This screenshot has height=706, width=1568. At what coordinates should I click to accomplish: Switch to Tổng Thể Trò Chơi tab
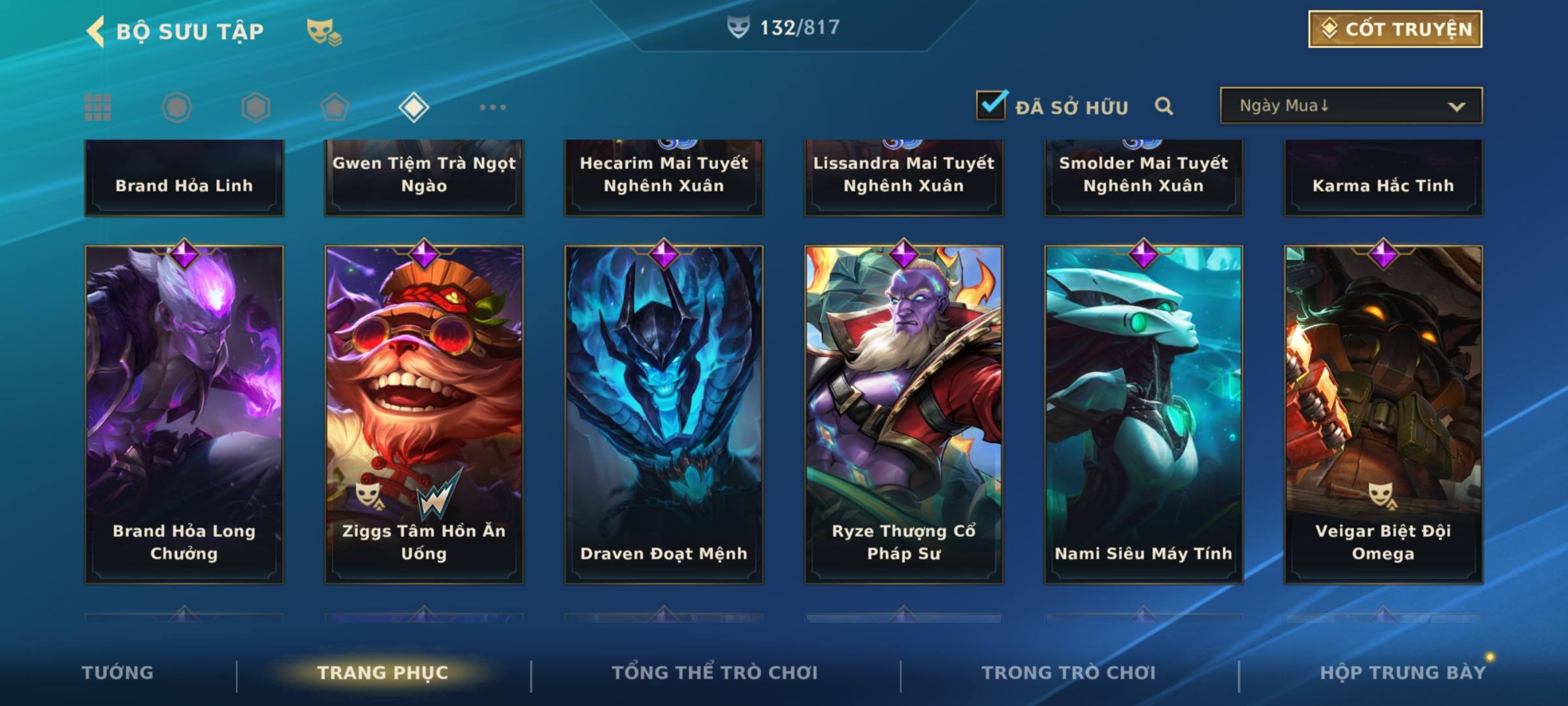[x=715, y=673]
